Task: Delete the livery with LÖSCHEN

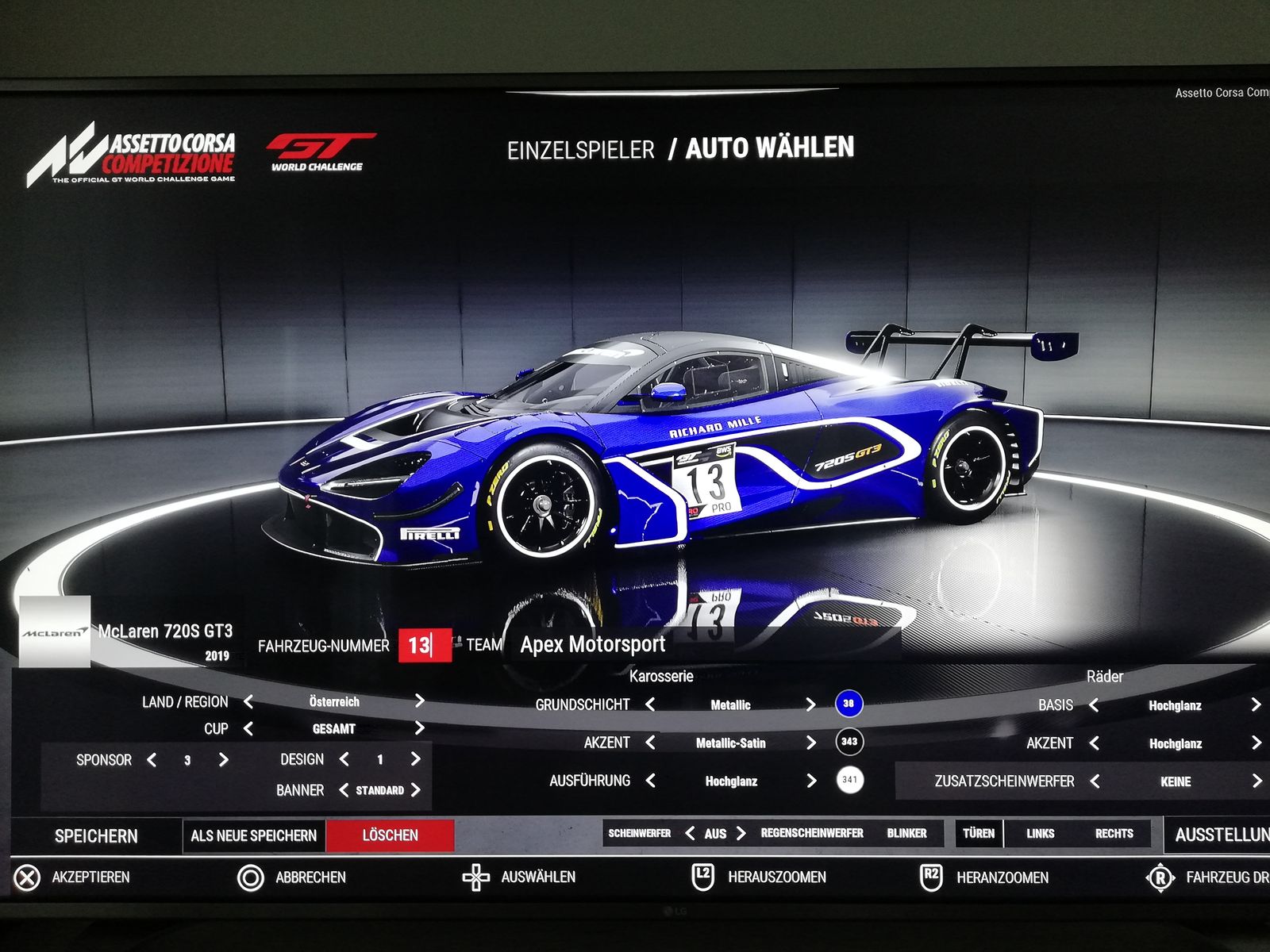Action: click(x=390, y=835)
